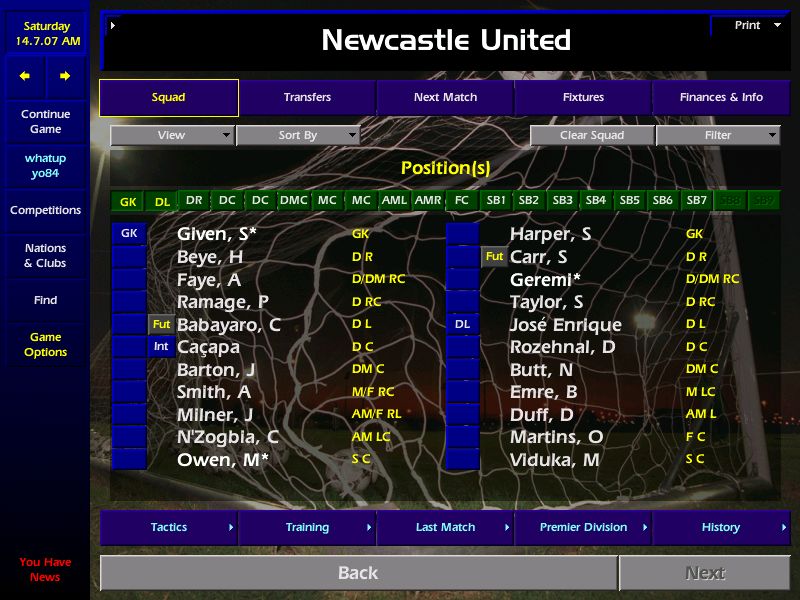The image size is (800, 600).
Task: Open Game Options
Action: [45, 344]
